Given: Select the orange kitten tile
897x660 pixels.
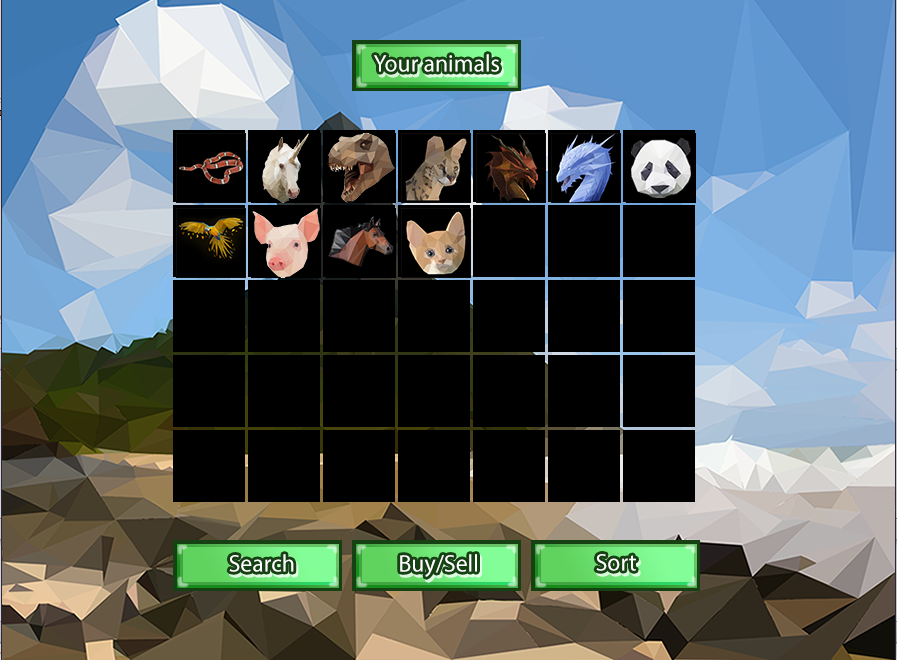Looking at the screenshot, I should click(434, 241).
